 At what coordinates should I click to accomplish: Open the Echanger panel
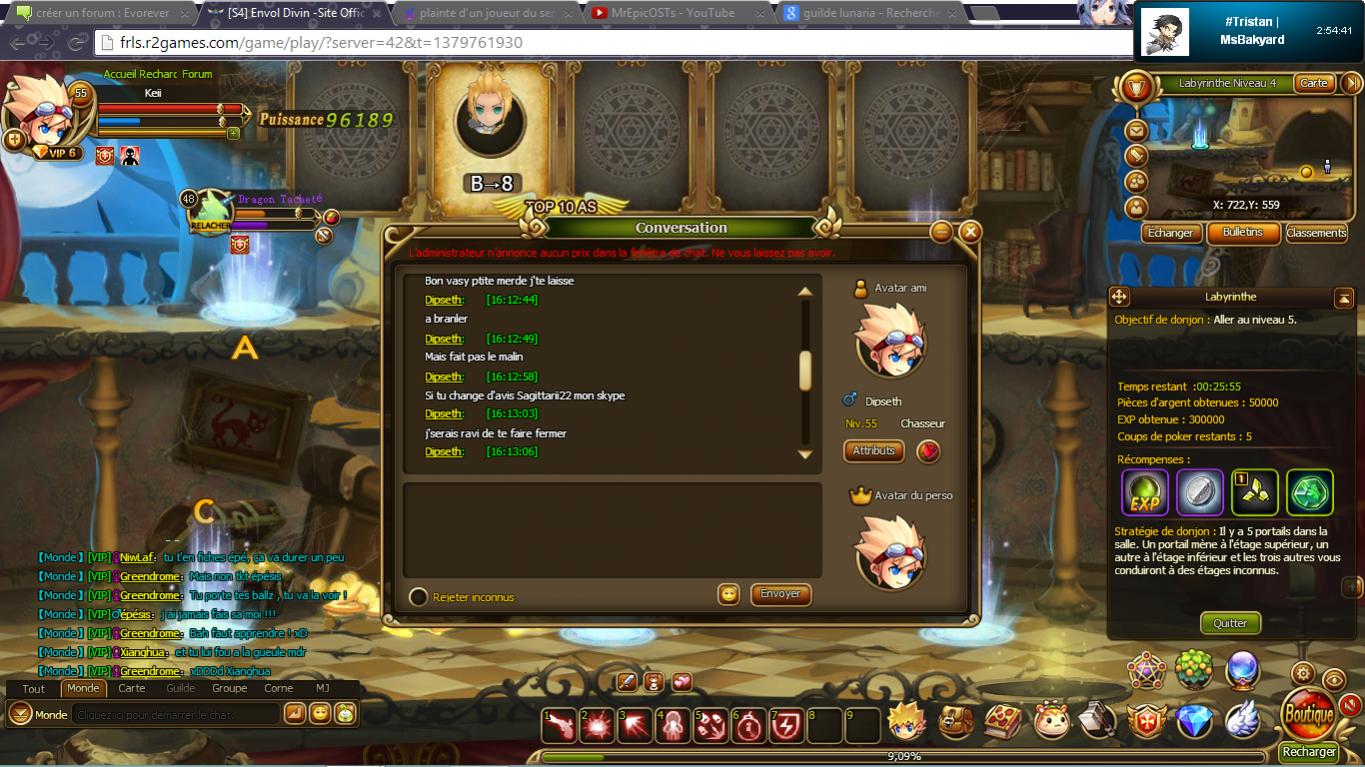click(1170, 233)
